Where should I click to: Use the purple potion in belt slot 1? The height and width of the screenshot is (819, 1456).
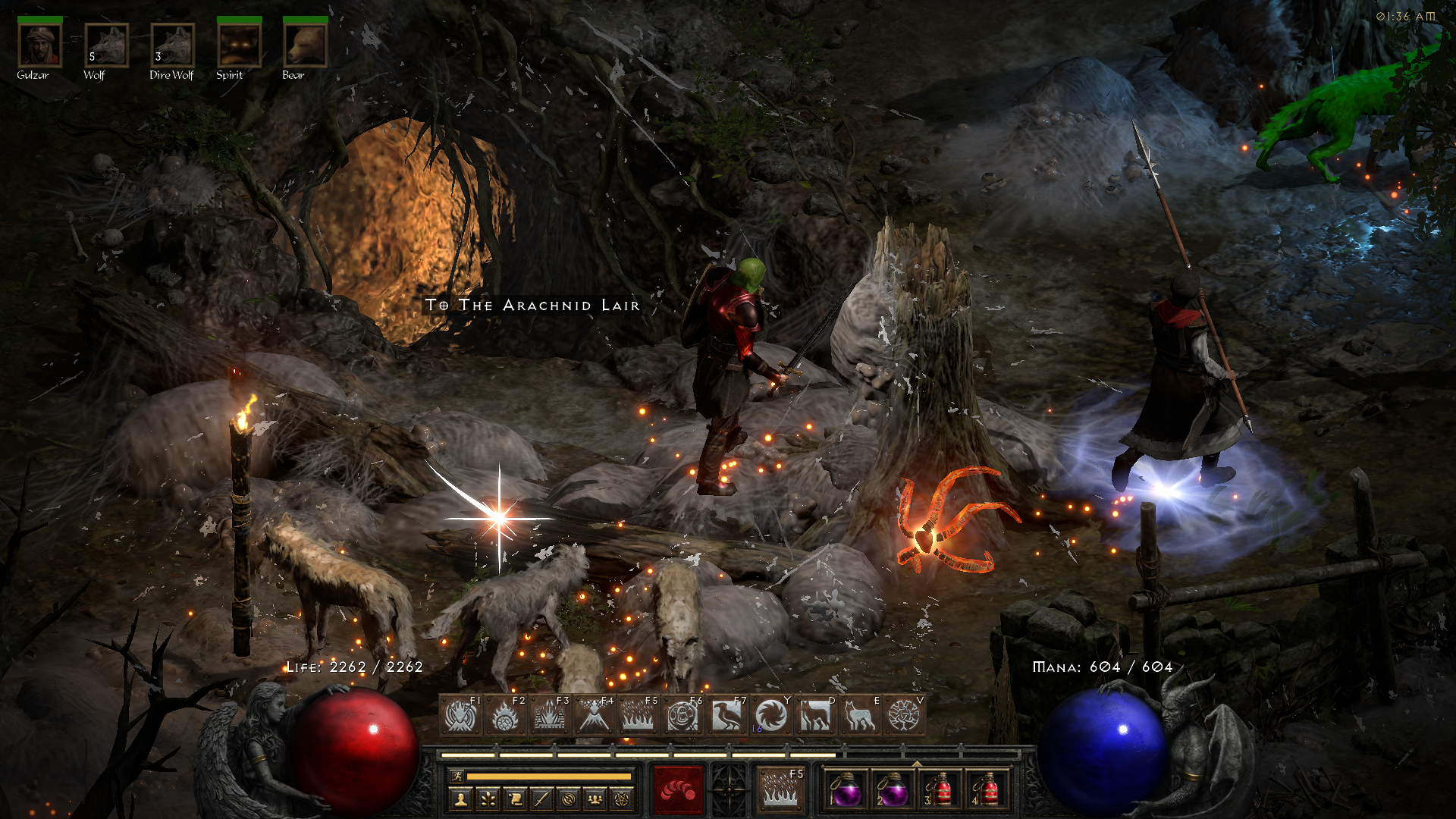(846, 790)
